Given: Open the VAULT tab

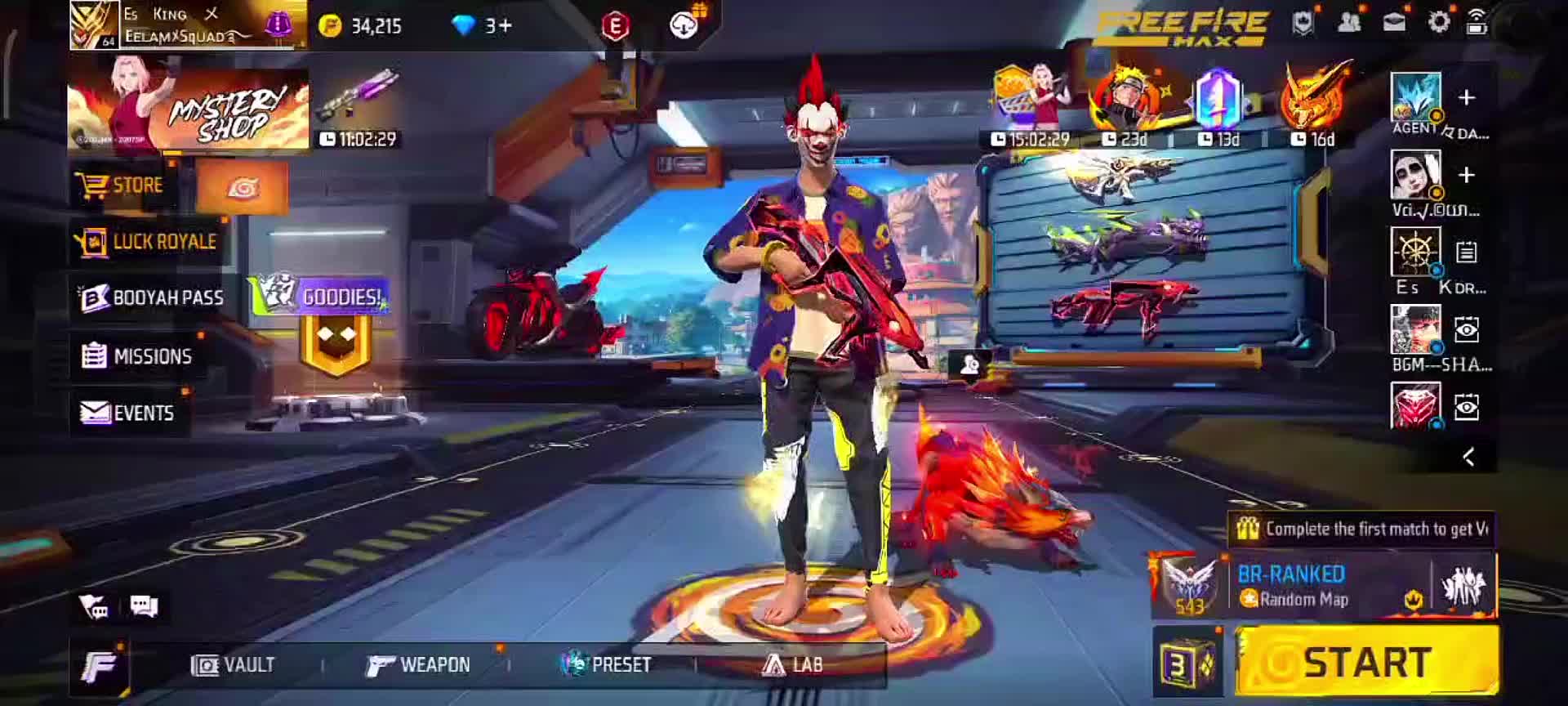Looking at the screenshot, I should point(234,665).
